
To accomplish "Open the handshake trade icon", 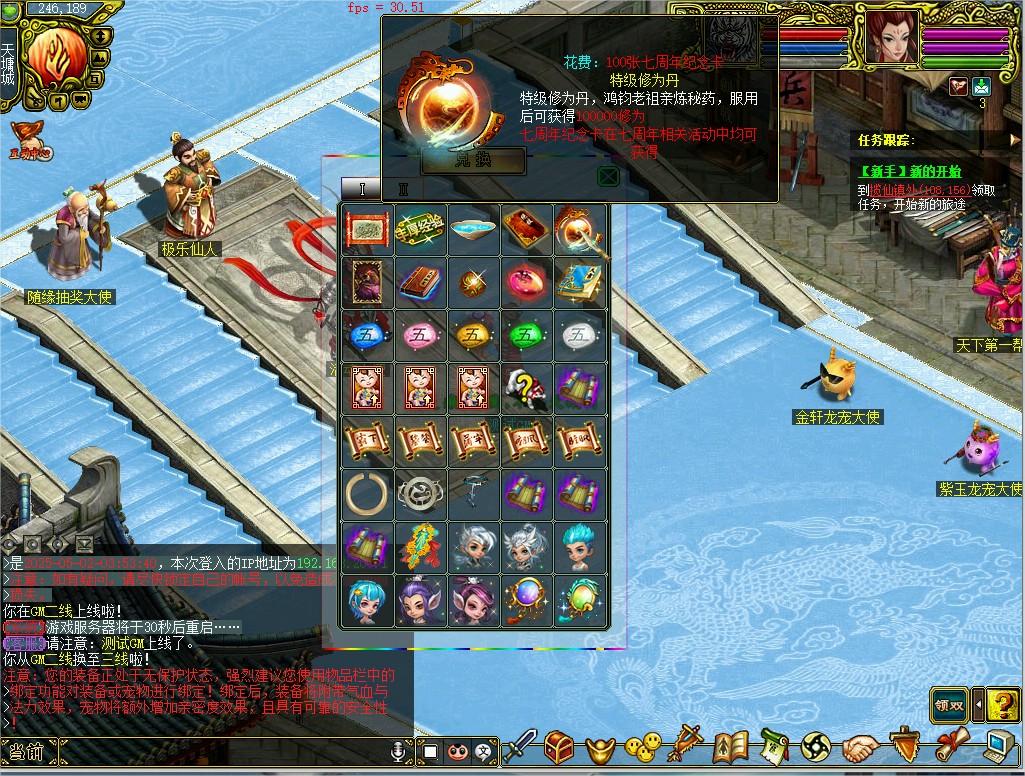I will click(x=859, y=746).
